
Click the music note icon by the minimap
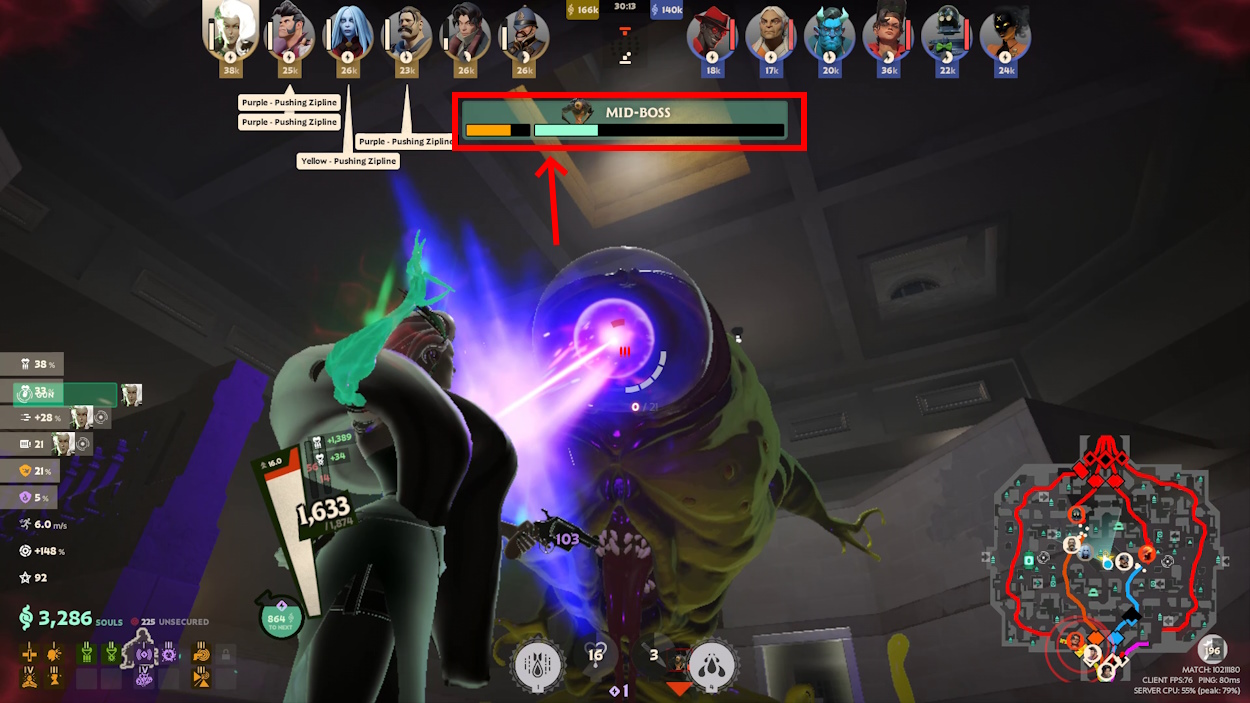point(1212,649)
